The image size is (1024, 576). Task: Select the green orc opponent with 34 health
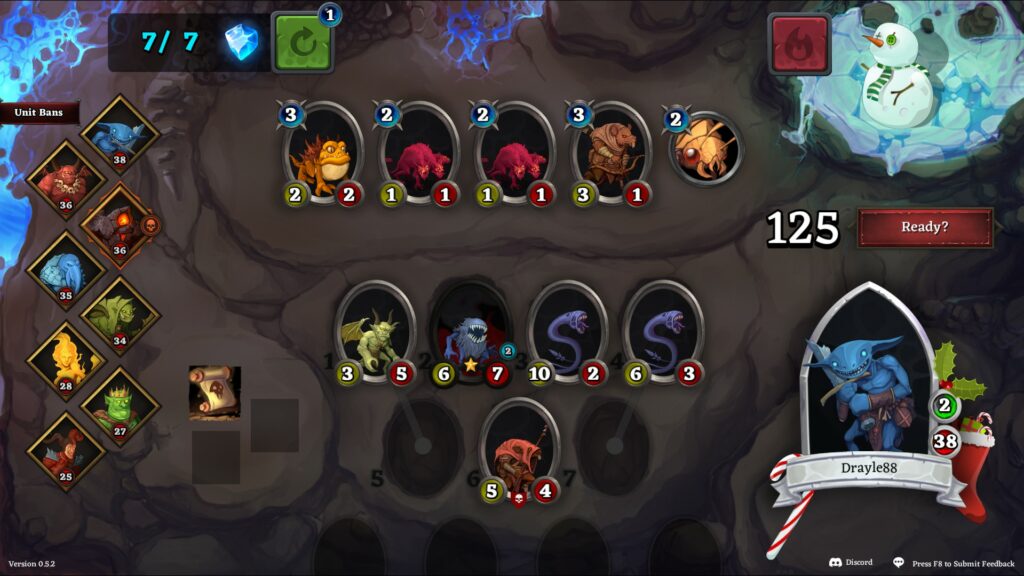(x=120, y=315)
